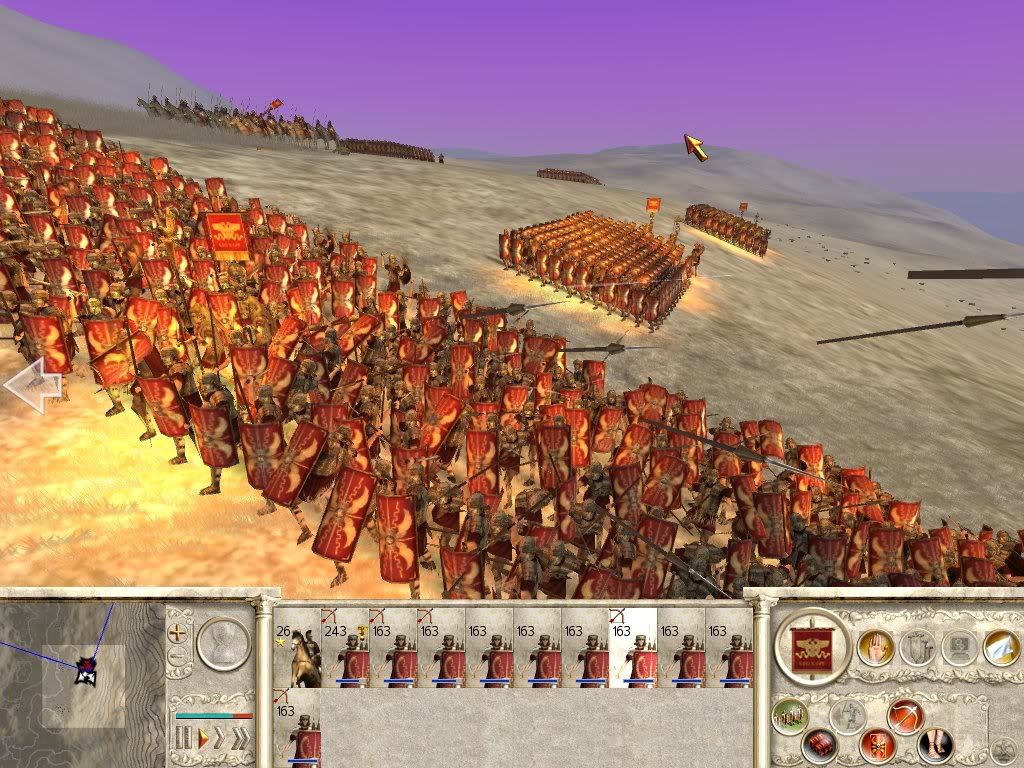The image size is (1024, 768).
Task: Pause the battle
Action: [x=183, y=739]
